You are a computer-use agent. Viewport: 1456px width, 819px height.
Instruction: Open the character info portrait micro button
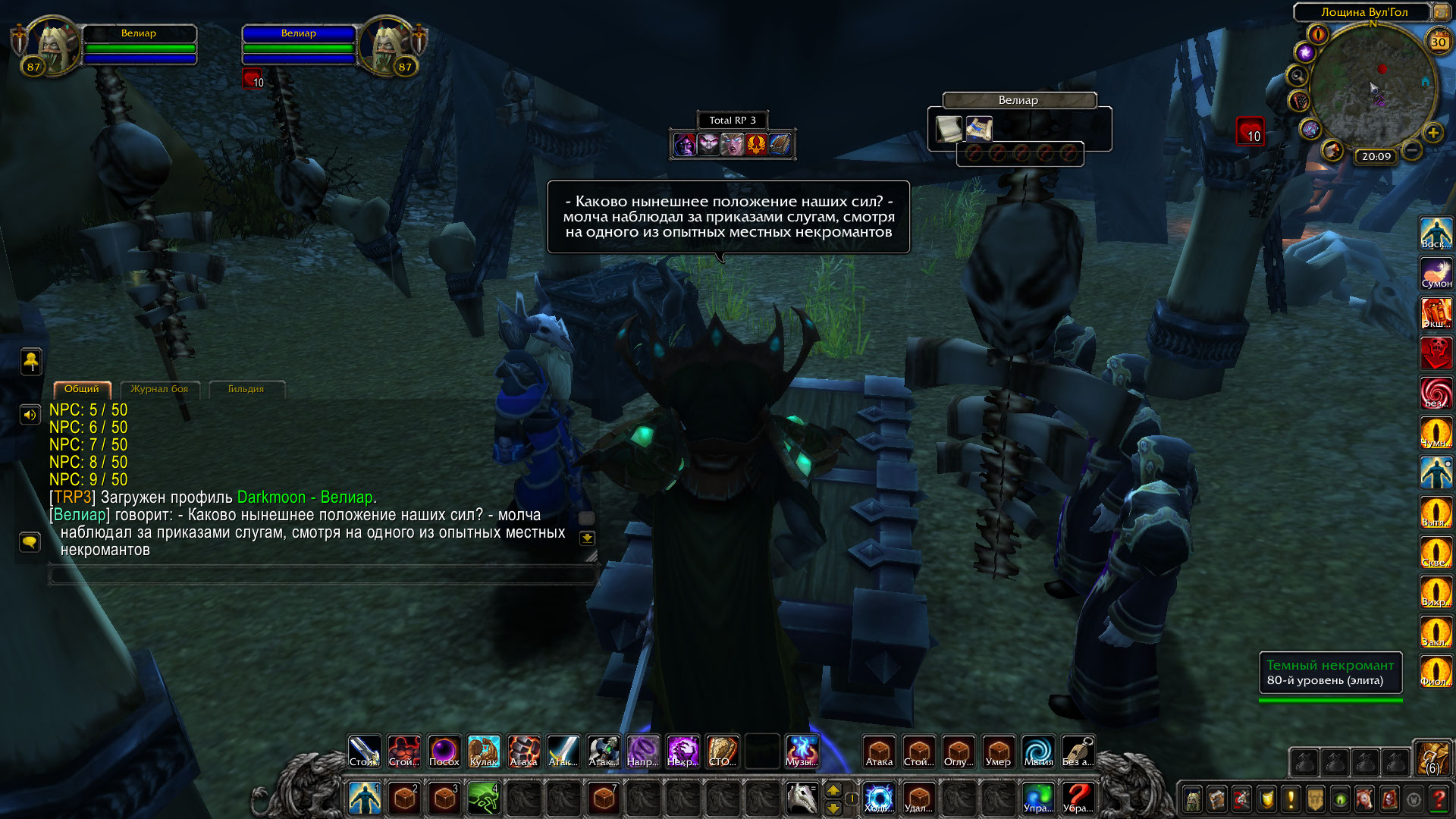point(1193,799)
